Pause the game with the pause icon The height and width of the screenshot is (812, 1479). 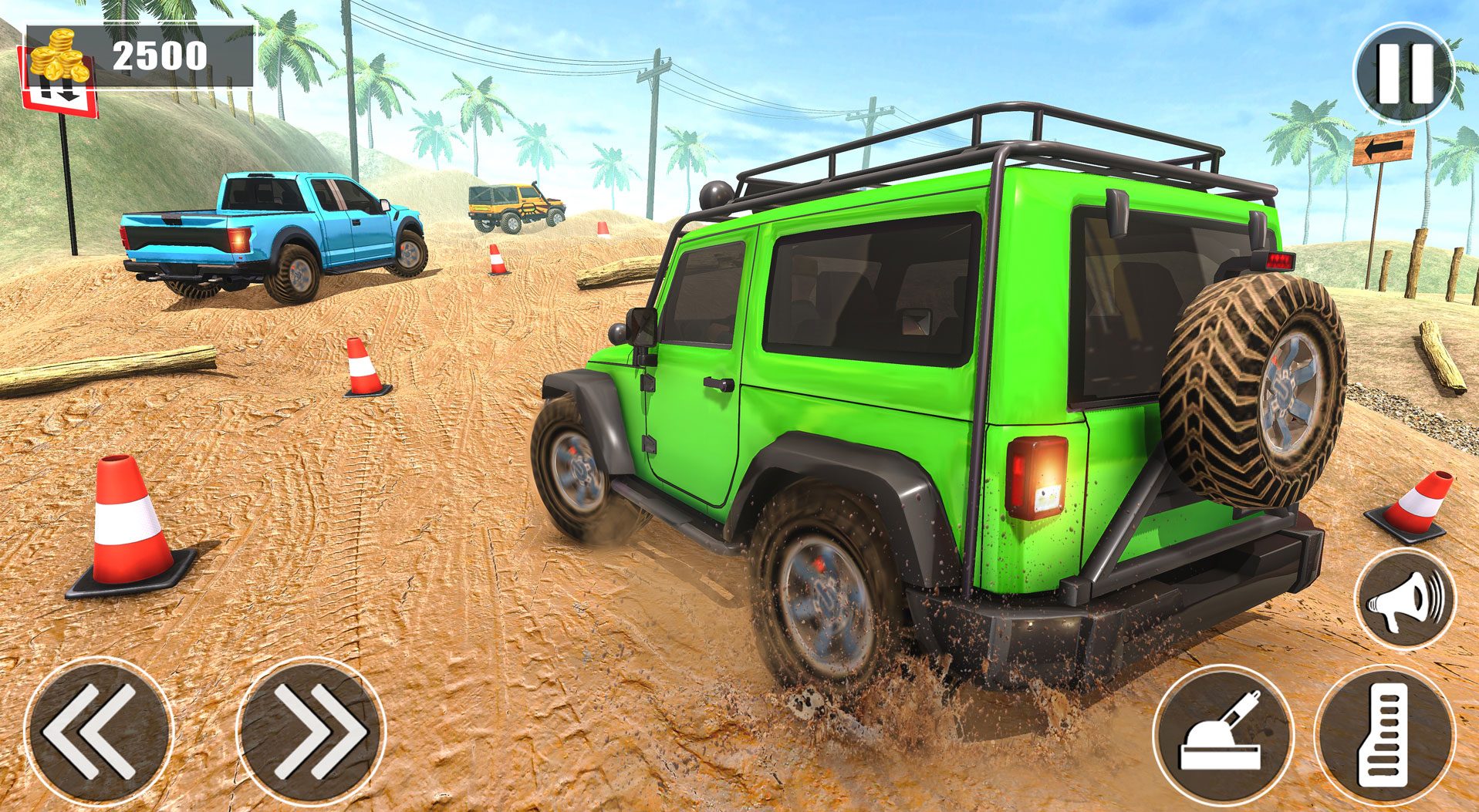(1403, 74)
